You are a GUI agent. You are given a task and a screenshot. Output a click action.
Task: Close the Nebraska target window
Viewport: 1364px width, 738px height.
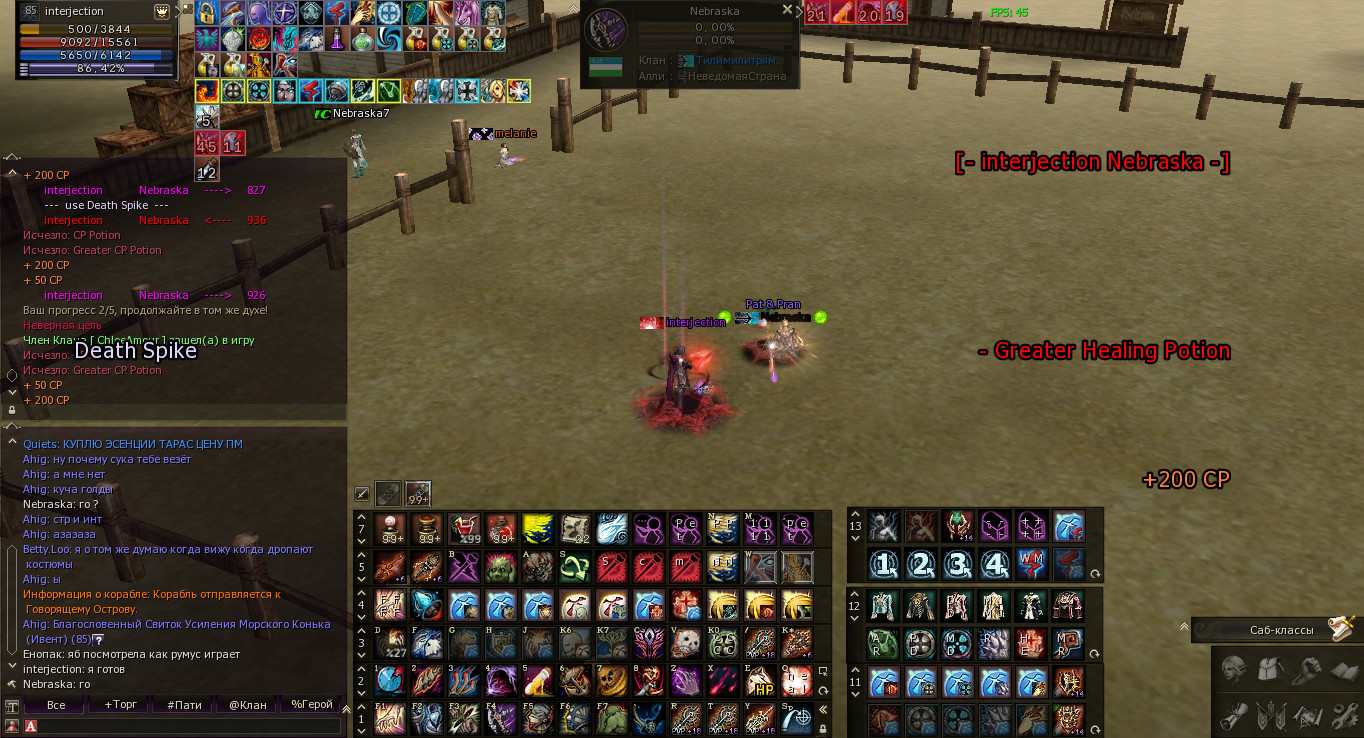pyautogui.click(x=787, y=10)
